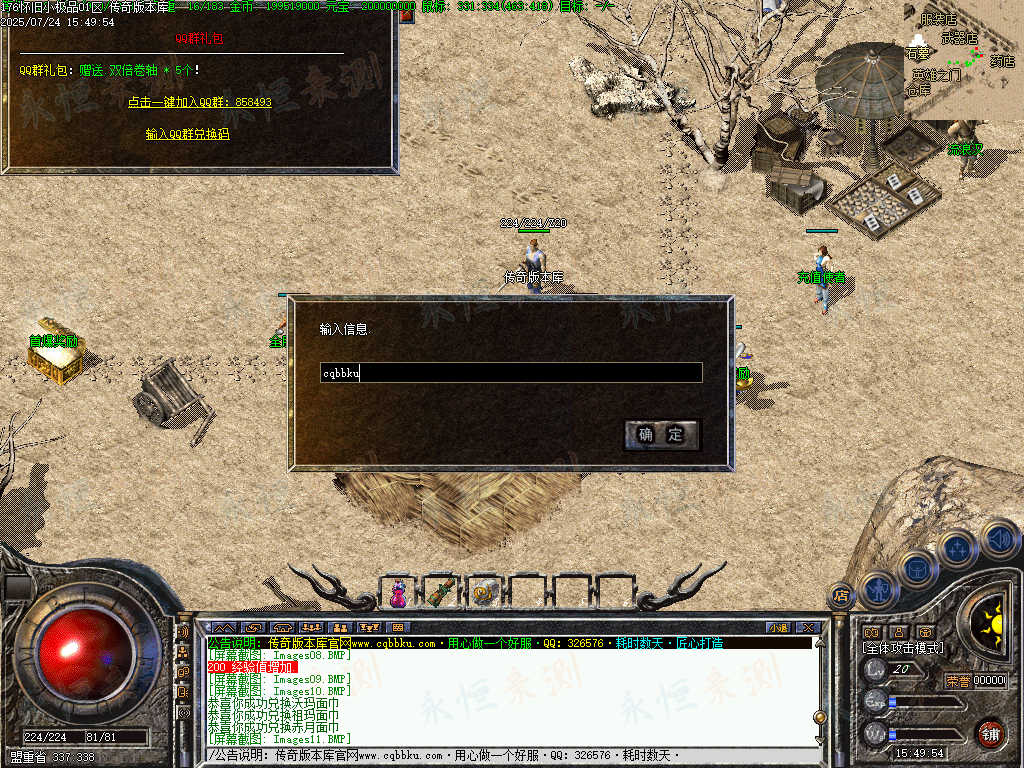Click the minimap in the corner
This screenshot has width=1024, height=768.
tap(963, 60)
